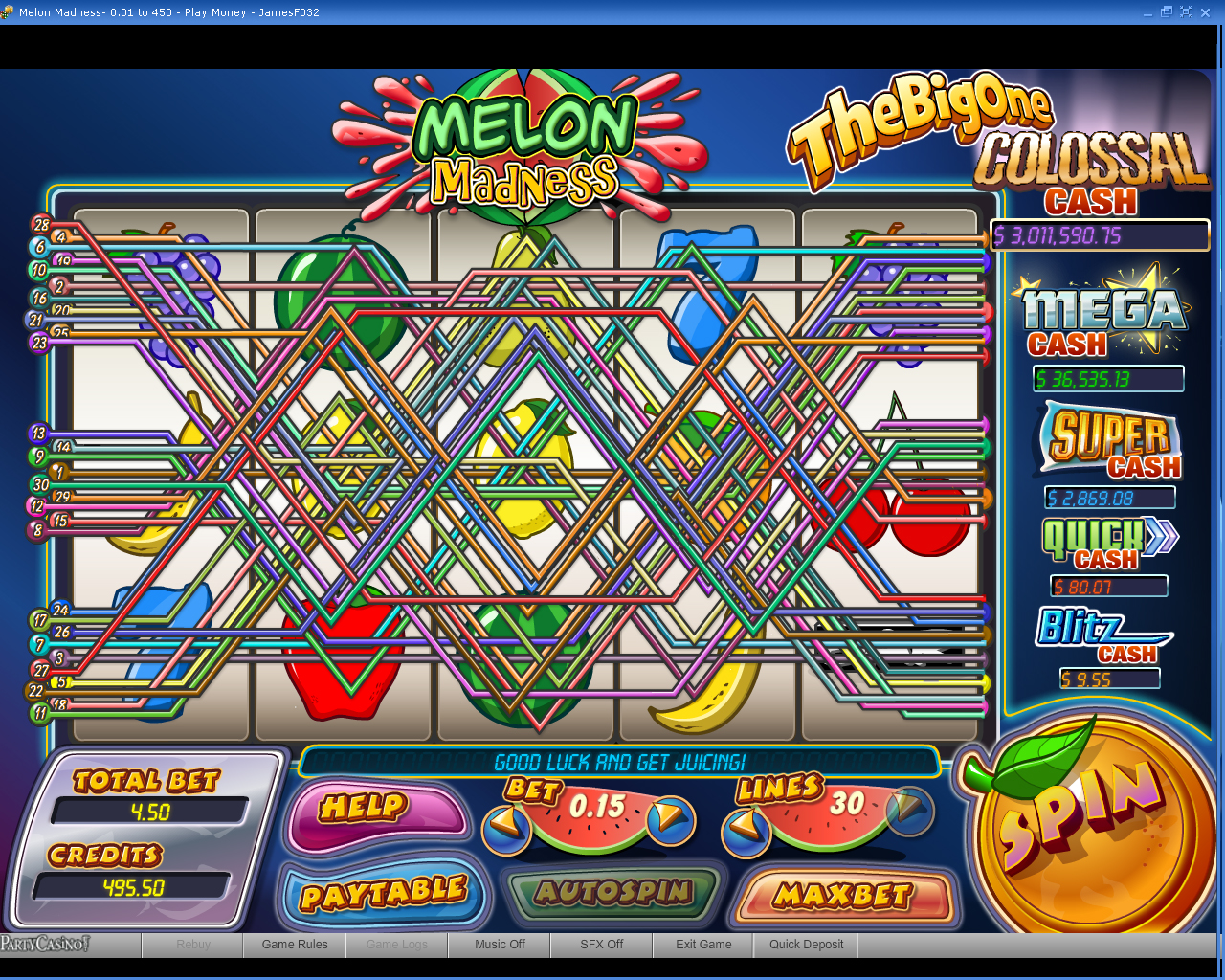1225x980 pixels.
Task: Toggle Music Off
Action: click(500, 945)
